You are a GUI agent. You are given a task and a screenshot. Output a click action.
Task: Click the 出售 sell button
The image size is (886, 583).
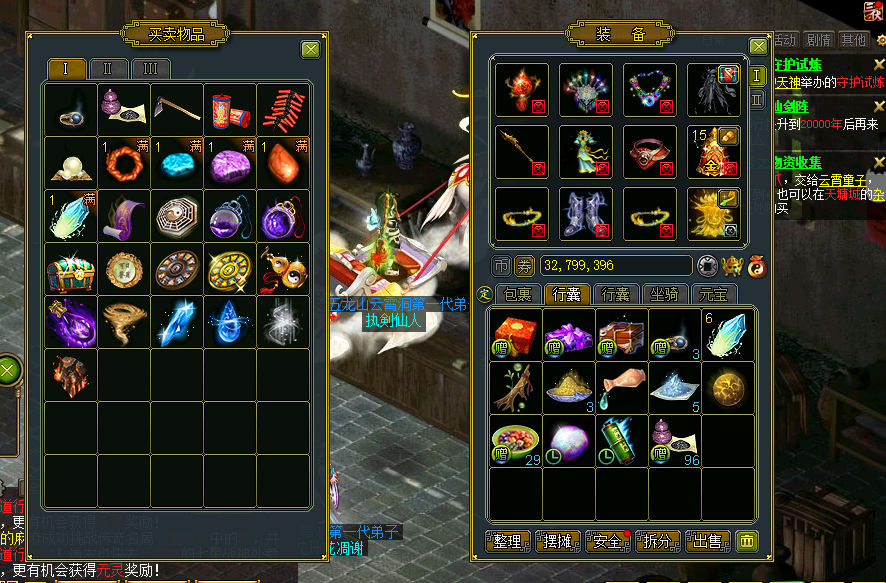pyautogui.click(x=707, y=541)
